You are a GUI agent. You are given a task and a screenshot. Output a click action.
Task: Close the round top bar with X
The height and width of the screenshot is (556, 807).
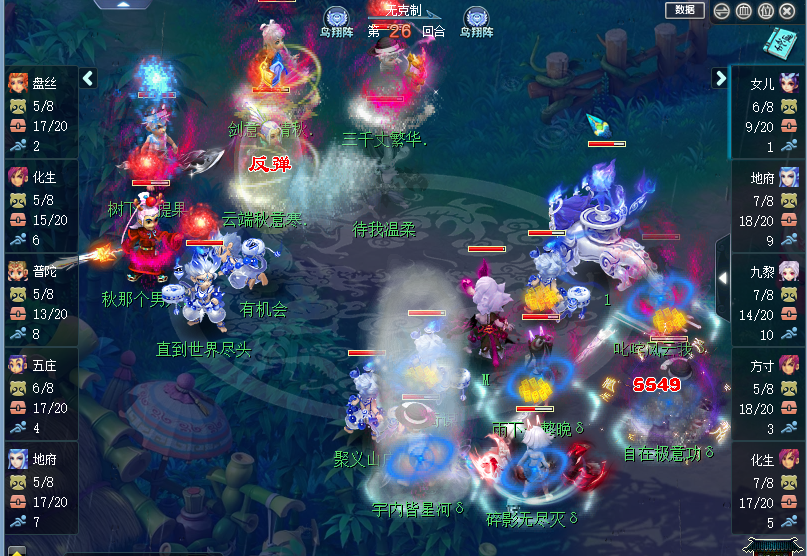(x=787, y=11)
